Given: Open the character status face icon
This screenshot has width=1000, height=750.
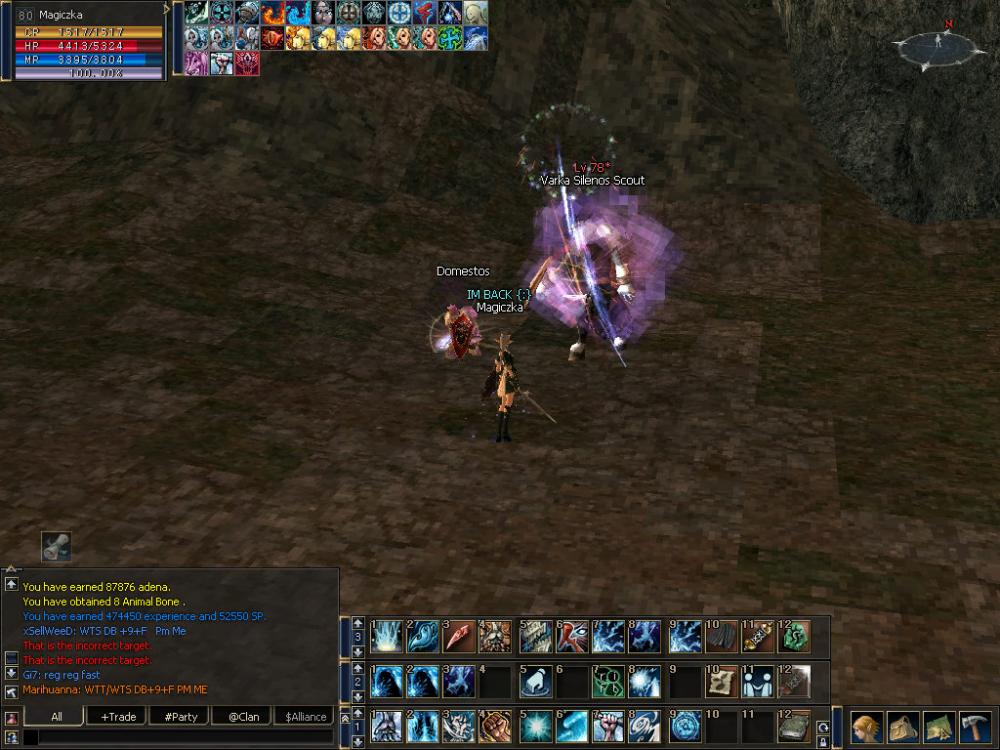Looking at the screenshot, I should [868, 727].
